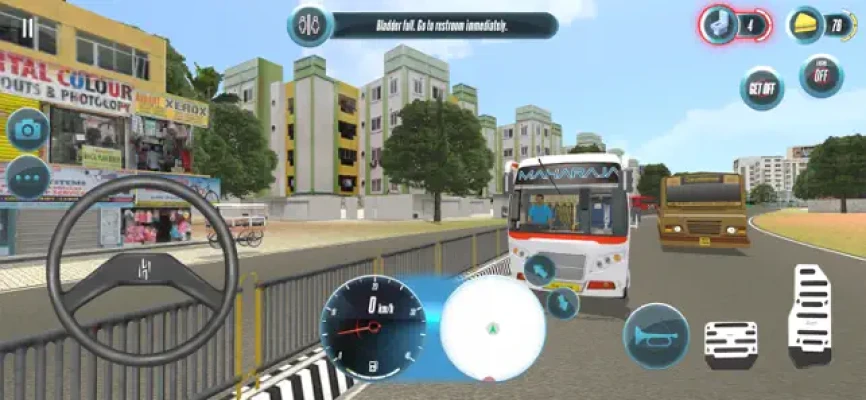Tap the lower arrow button by the minimap
This screenshot has height=400, width=866.
tap(563, 302)
